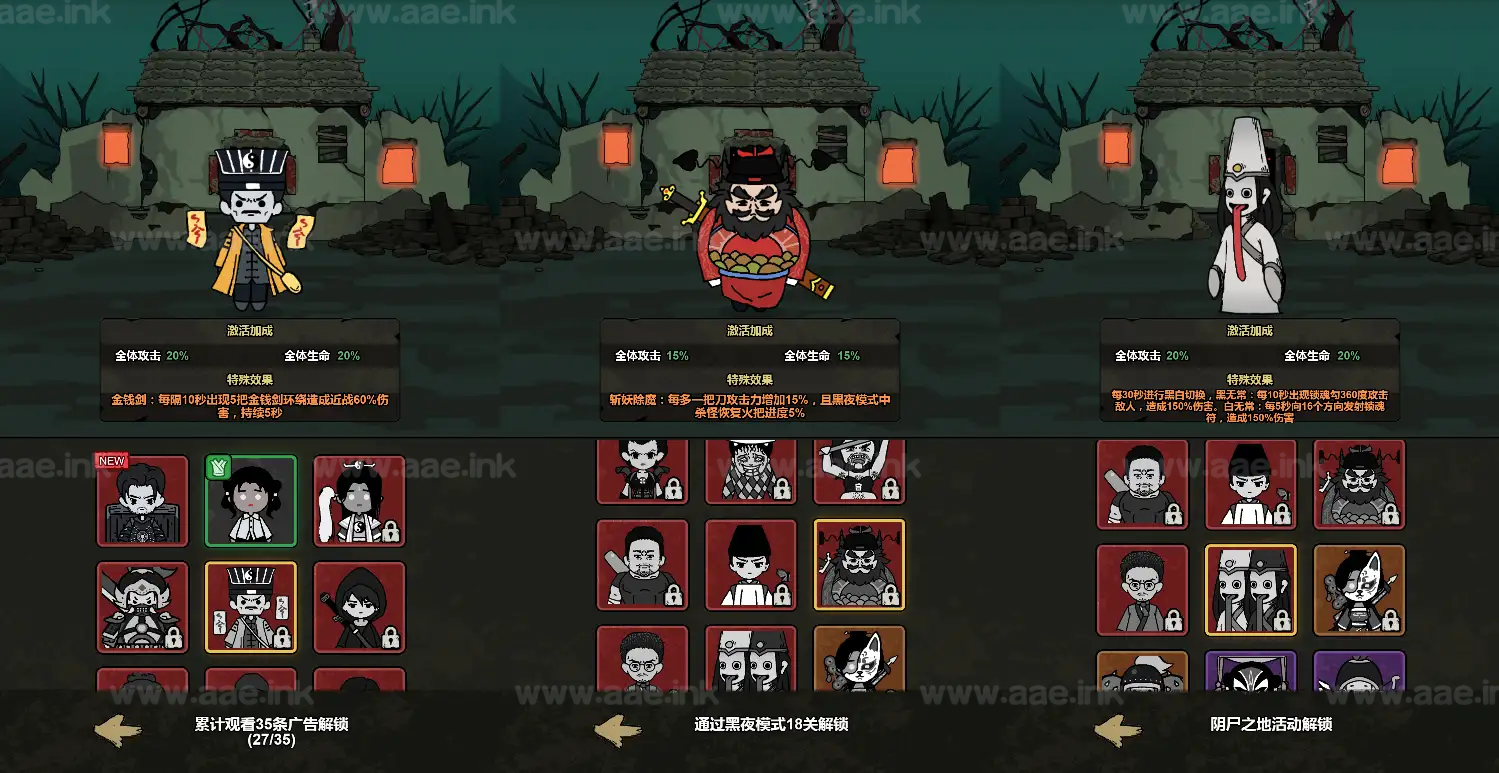Screen dimensions: 1499x773
Task: Select the locked black-hooded swordsman portrait
Action: [359, 607]
